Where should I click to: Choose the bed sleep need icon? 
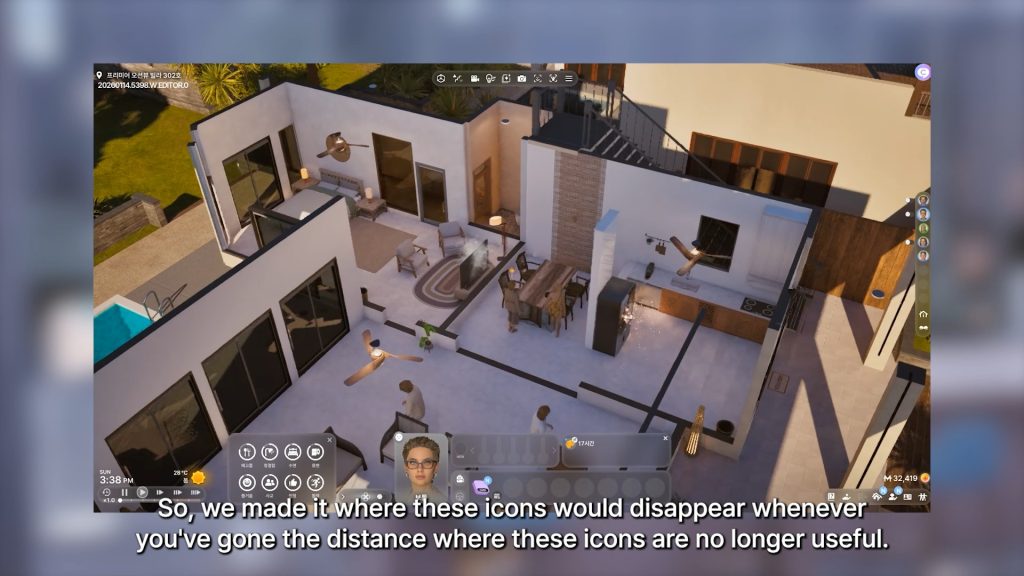293,452
